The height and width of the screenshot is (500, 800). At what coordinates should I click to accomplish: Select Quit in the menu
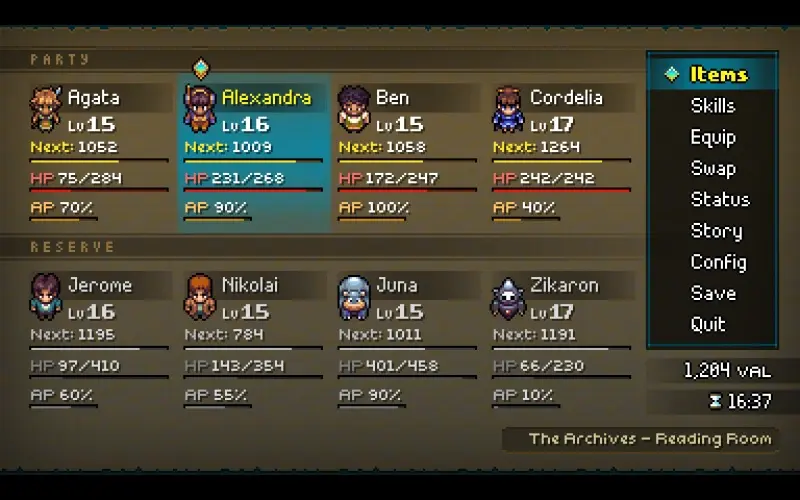pyautogui.click(x=708, y=324)
